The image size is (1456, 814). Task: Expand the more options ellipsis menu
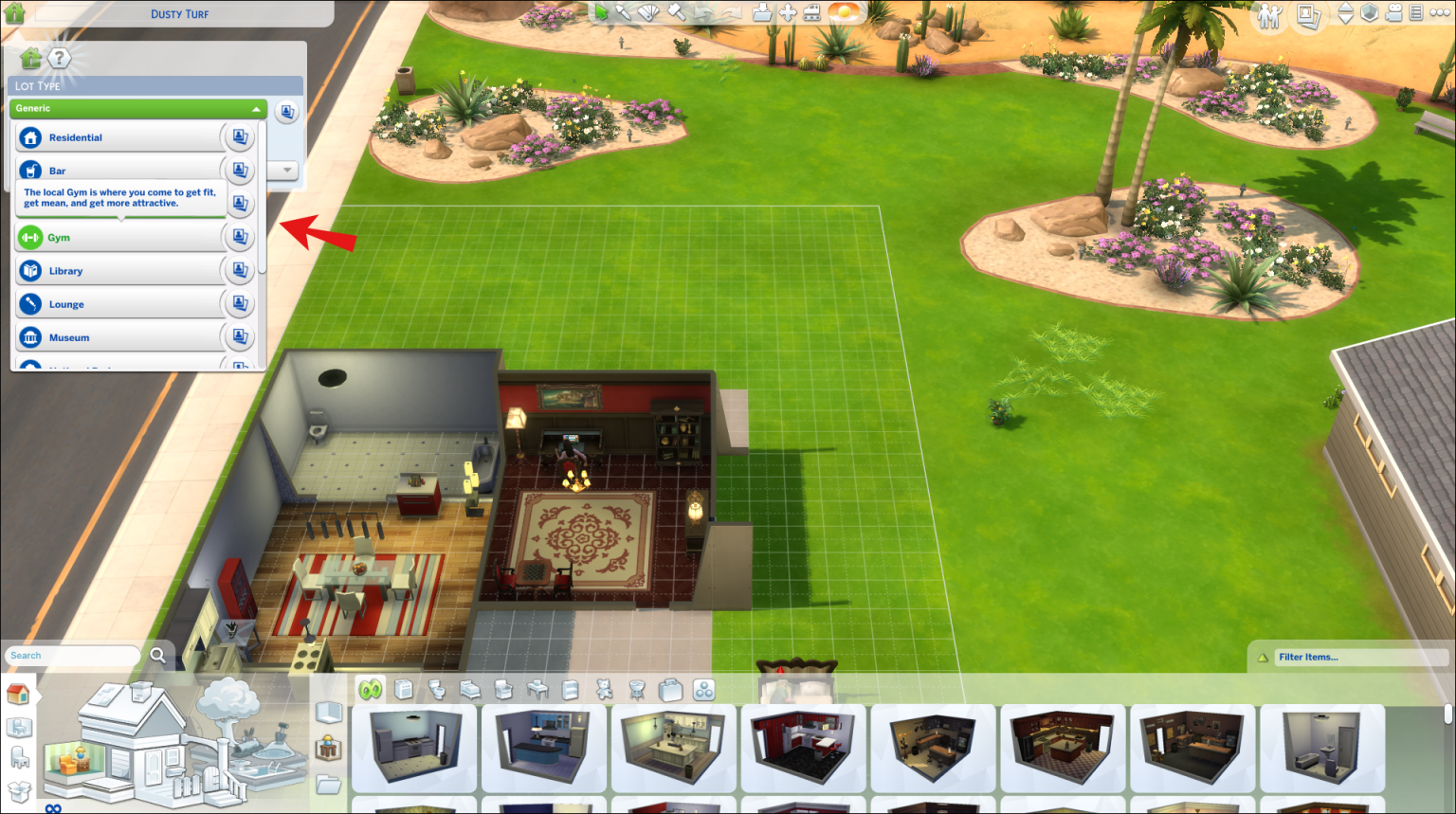coord(1440,13)
